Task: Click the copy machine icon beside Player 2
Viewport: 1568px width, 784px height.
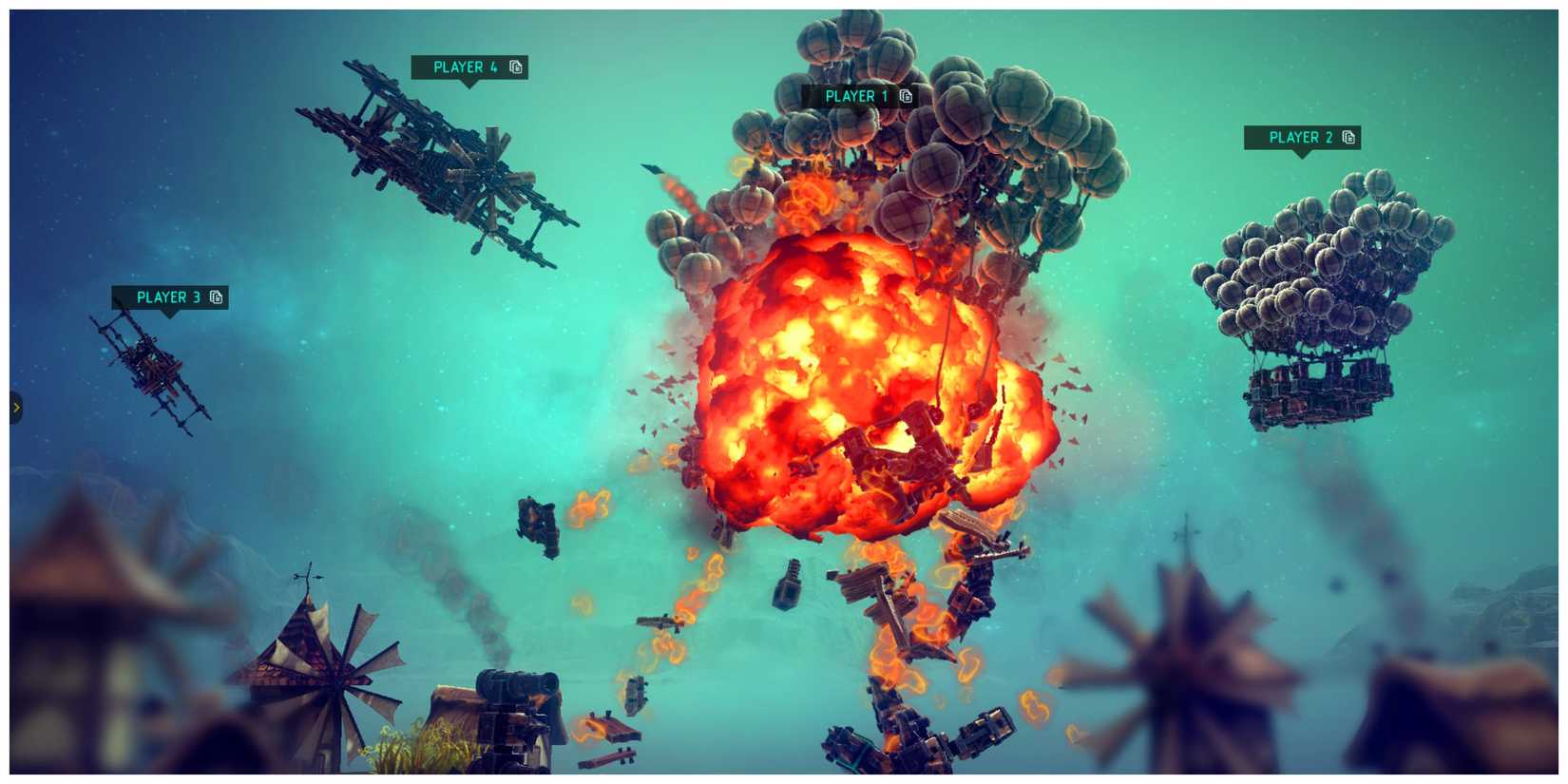Action: pyautogui.click(x=1348, y=138)
